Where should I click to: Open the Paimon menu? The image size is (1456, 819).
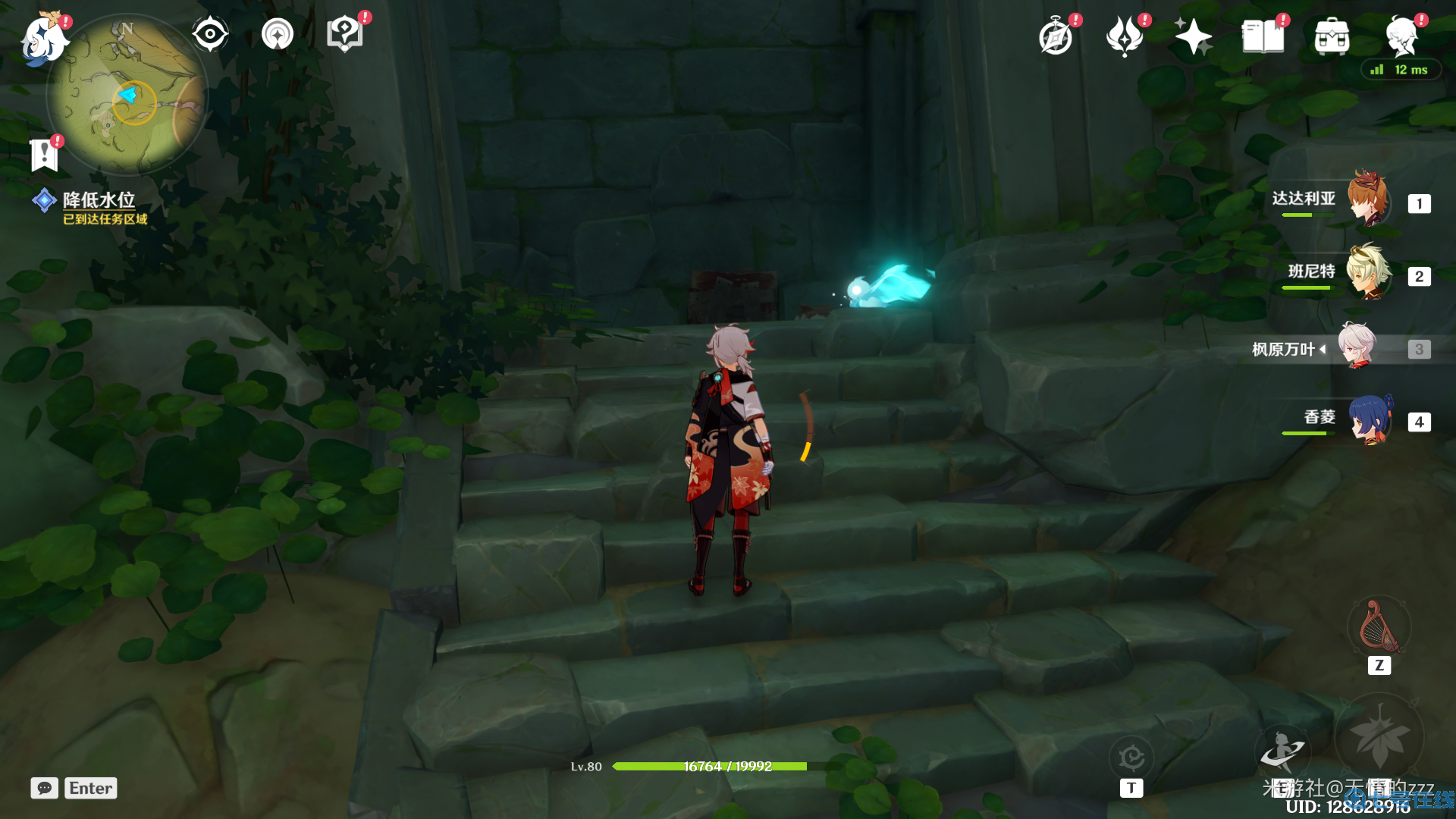tap(43, 39)
